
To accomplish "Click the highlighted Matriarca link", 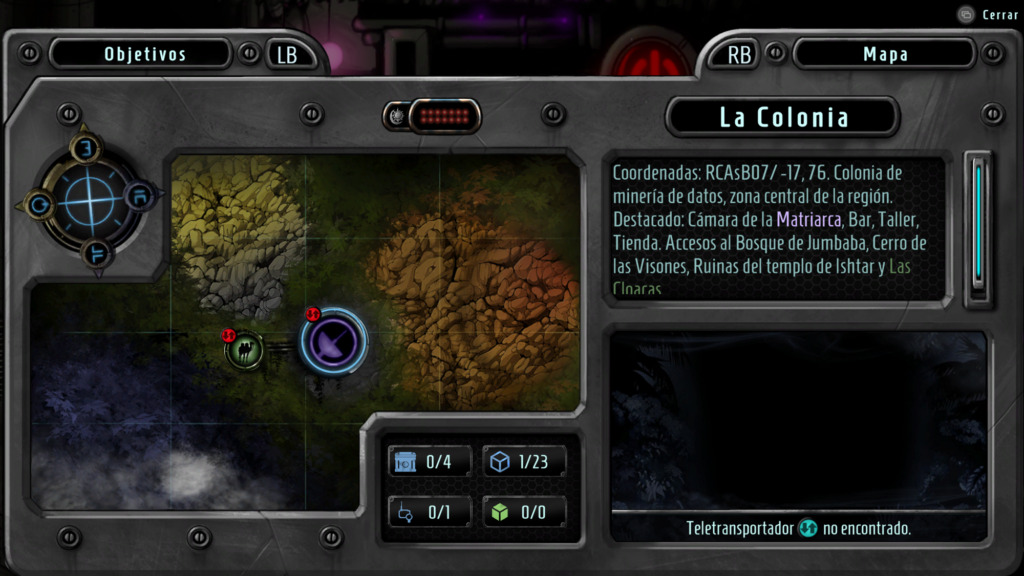I will (808, 219).
